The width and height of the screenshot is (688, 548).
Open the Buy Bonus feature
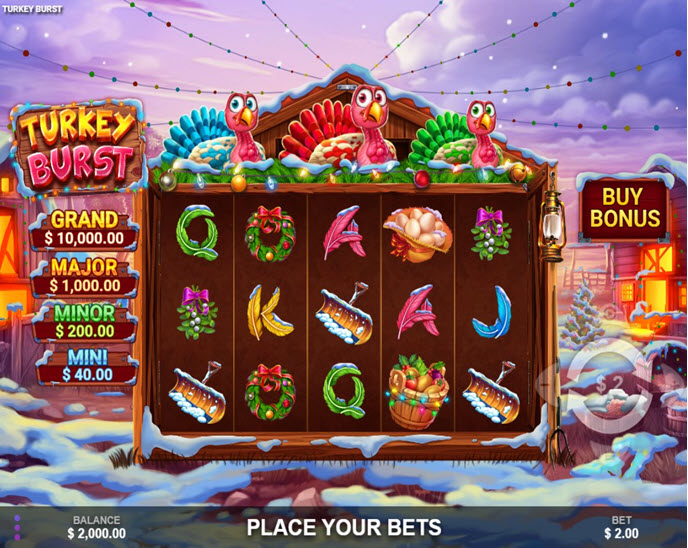click(x=625, y=207)
